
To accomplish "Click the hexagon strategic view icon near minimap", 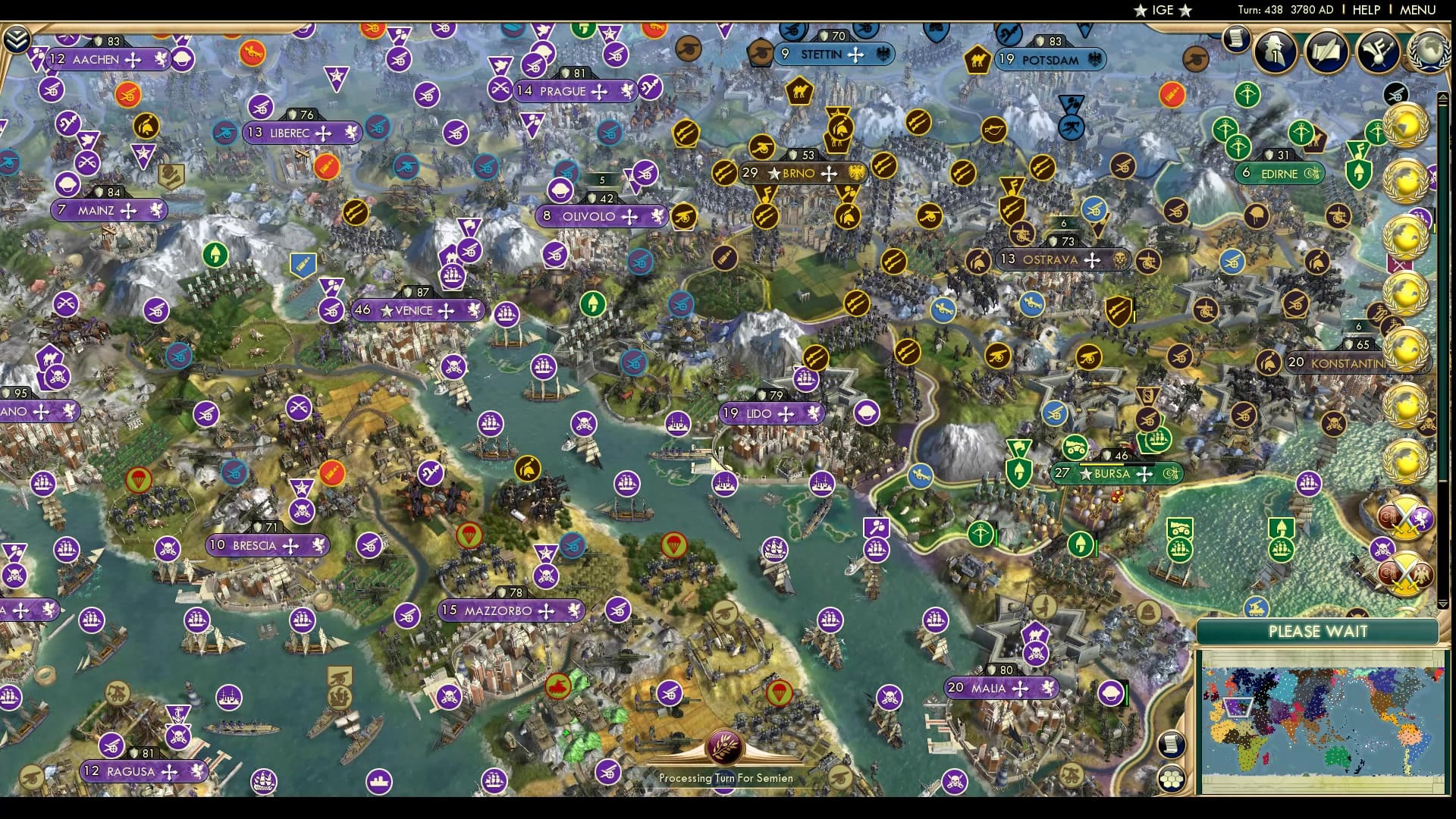I will (1172, 778).
